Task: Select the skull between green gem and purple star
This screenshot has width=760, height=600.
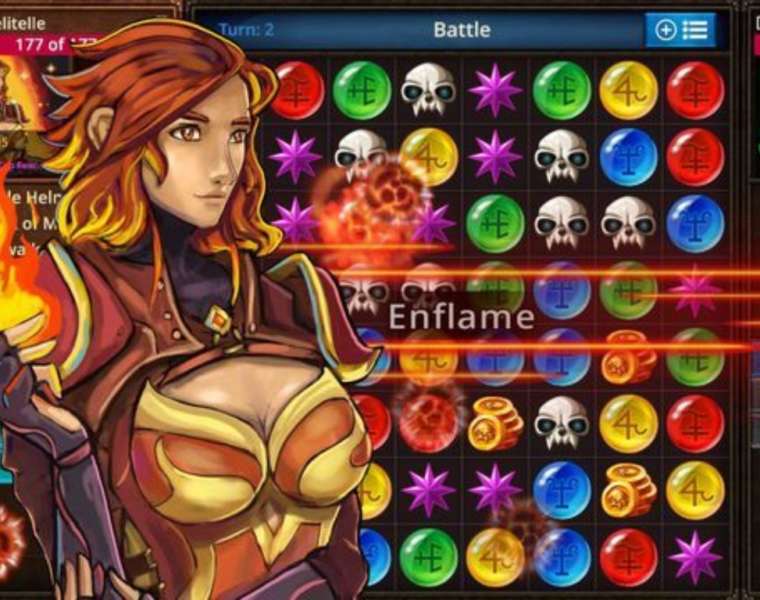Action: point(429,90)
